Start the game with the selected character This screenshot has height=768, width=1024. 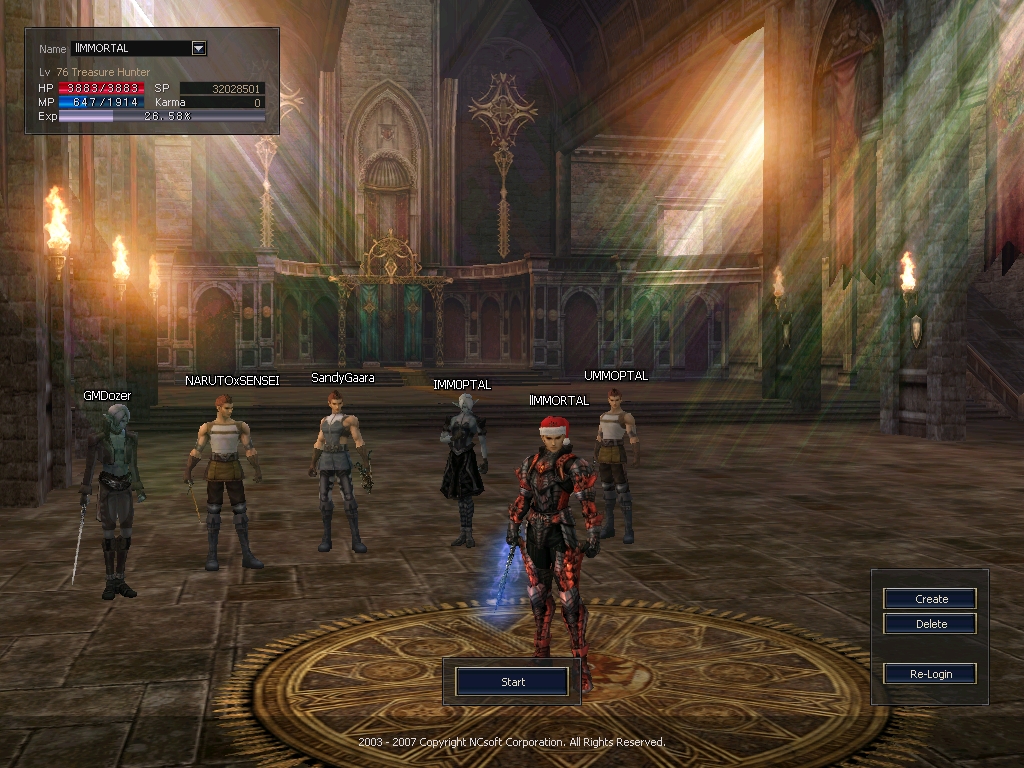click(512, 682)
